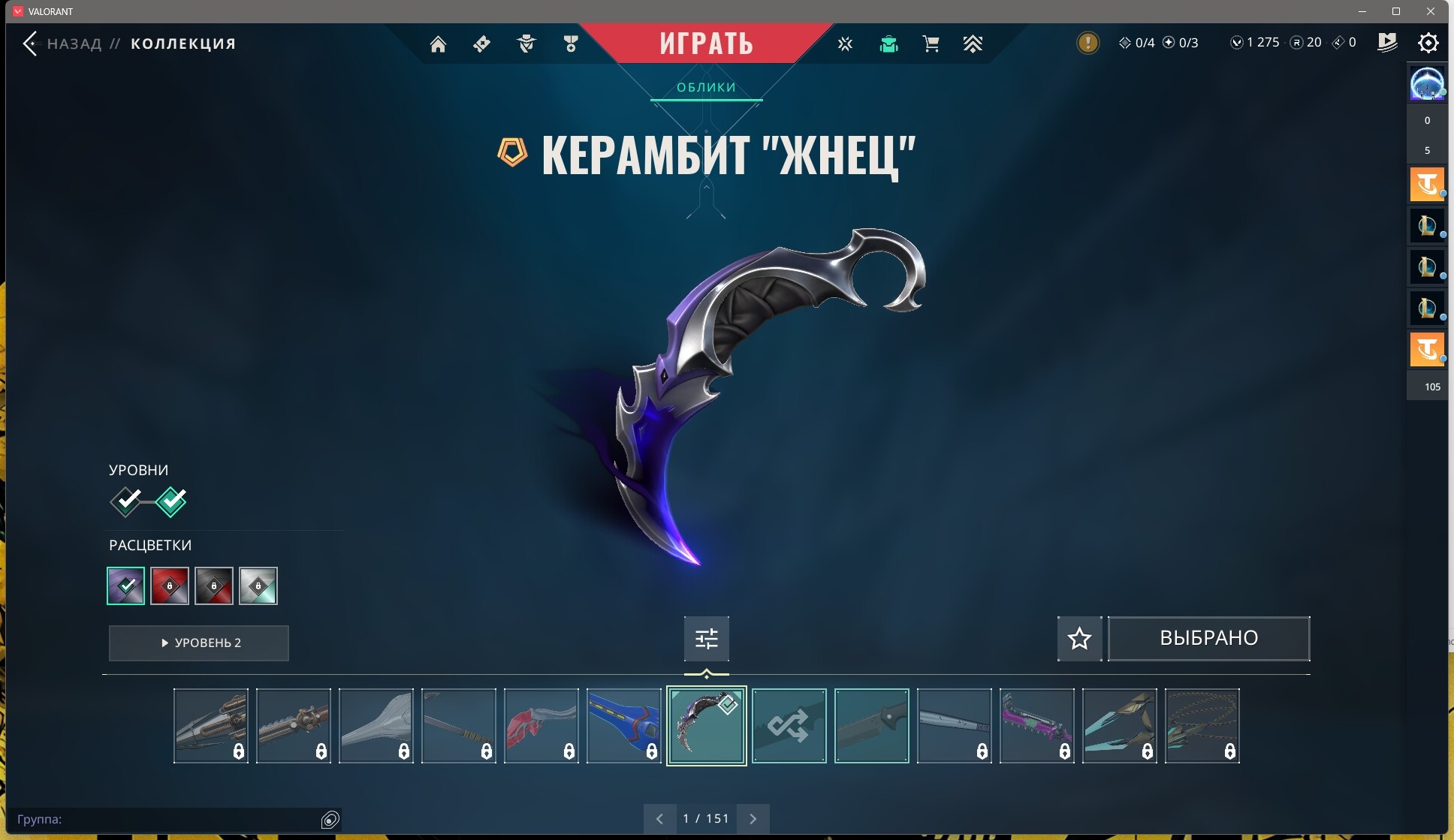This screenshot has height=840, width=1454.
Task: Choose the default knife skin thumbnail
Action: 871,726
